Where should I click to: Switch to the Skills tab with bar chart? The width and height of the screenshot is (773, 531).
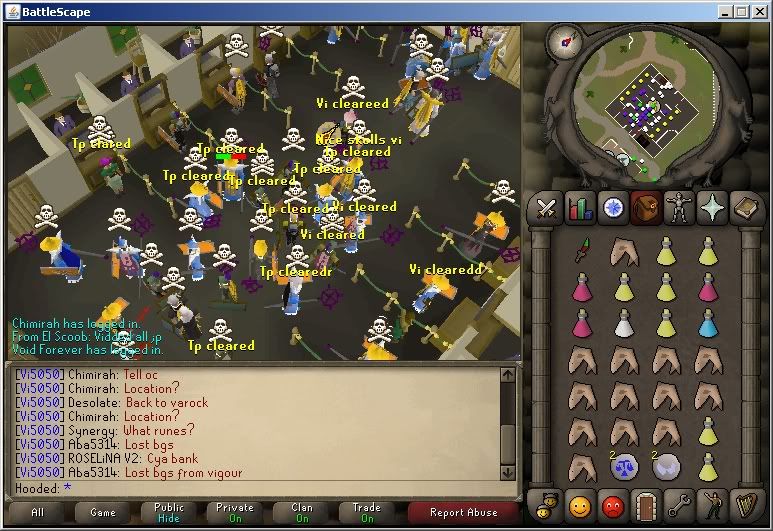580,208
